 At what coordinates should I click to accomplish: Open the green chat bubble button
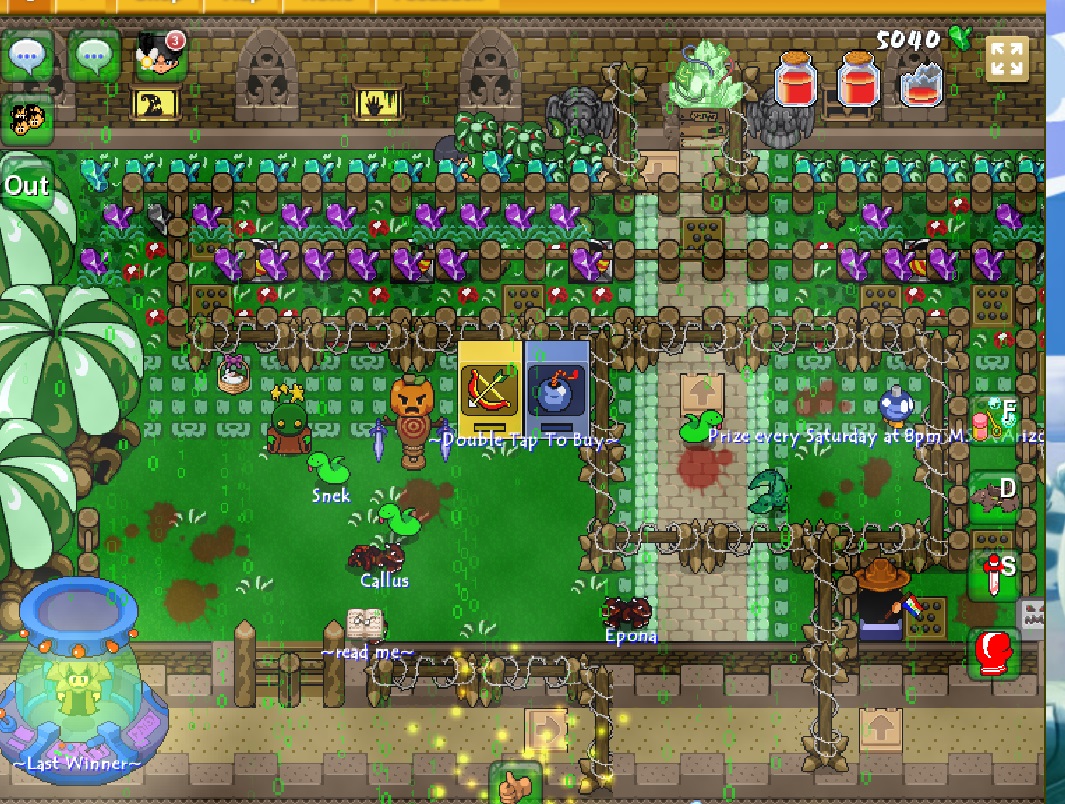click(x=94, y=56)
